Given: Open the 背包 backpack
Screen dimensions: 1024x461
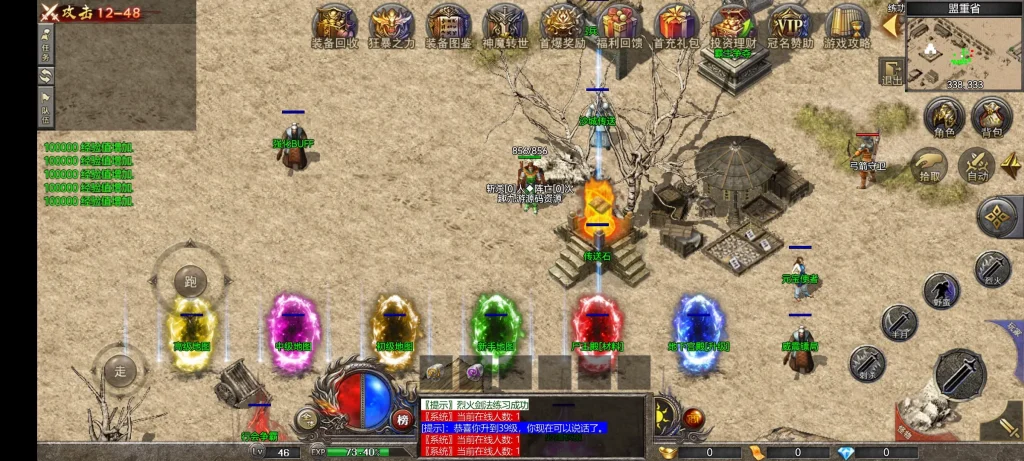Looking at the screenshot, I should [991, 118].
